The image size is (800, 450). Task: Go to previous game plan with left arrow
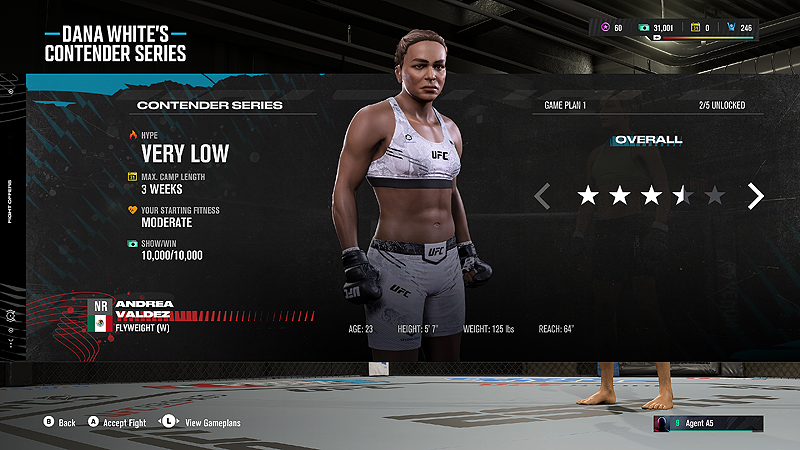click(542, 196)
